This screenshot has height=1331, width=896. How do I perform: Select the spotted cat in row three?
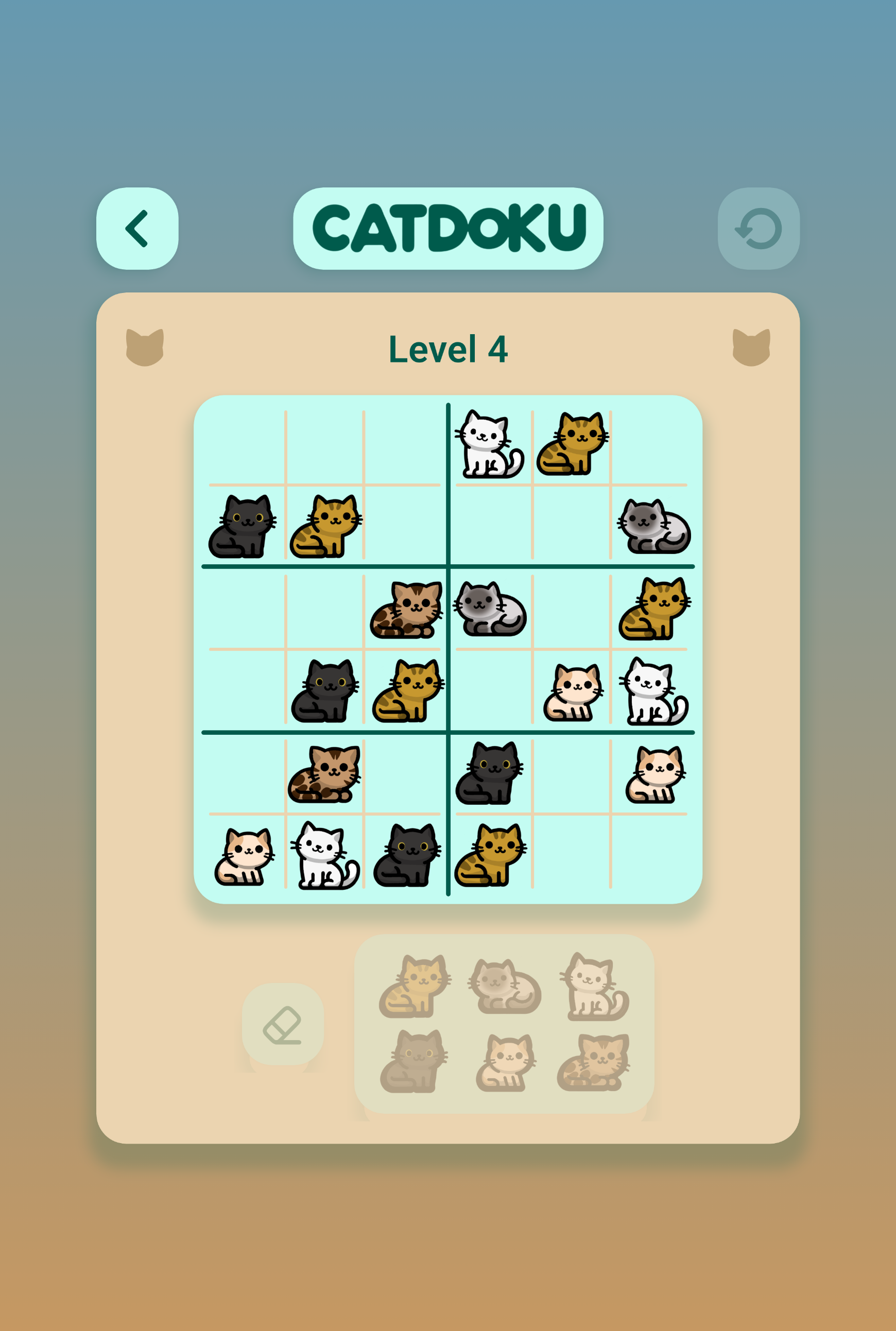407,609
